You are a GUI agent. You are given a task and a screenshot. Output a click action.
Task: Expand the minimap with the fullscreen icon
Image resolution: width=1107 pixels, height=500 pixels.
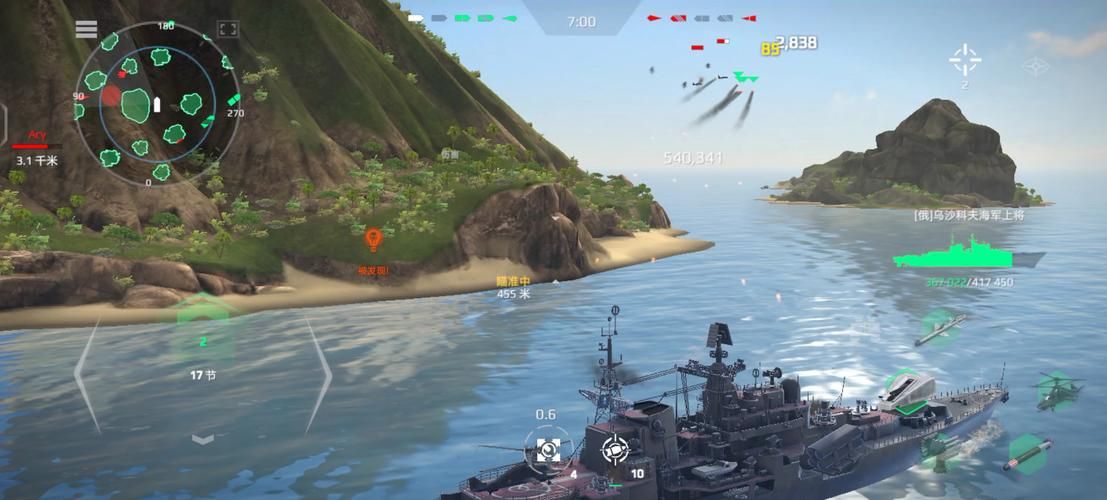point(228,30)
